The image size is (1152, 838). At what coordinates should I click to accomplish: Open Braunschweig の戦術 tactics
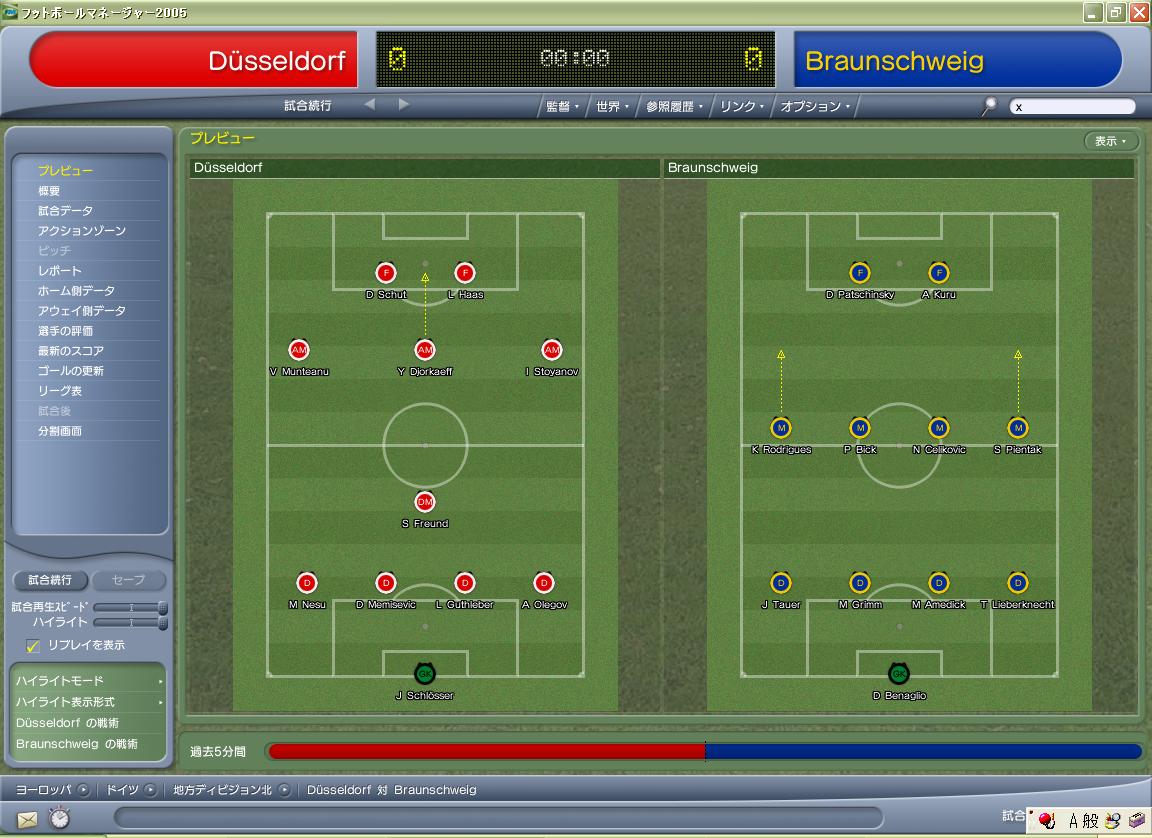77,744
